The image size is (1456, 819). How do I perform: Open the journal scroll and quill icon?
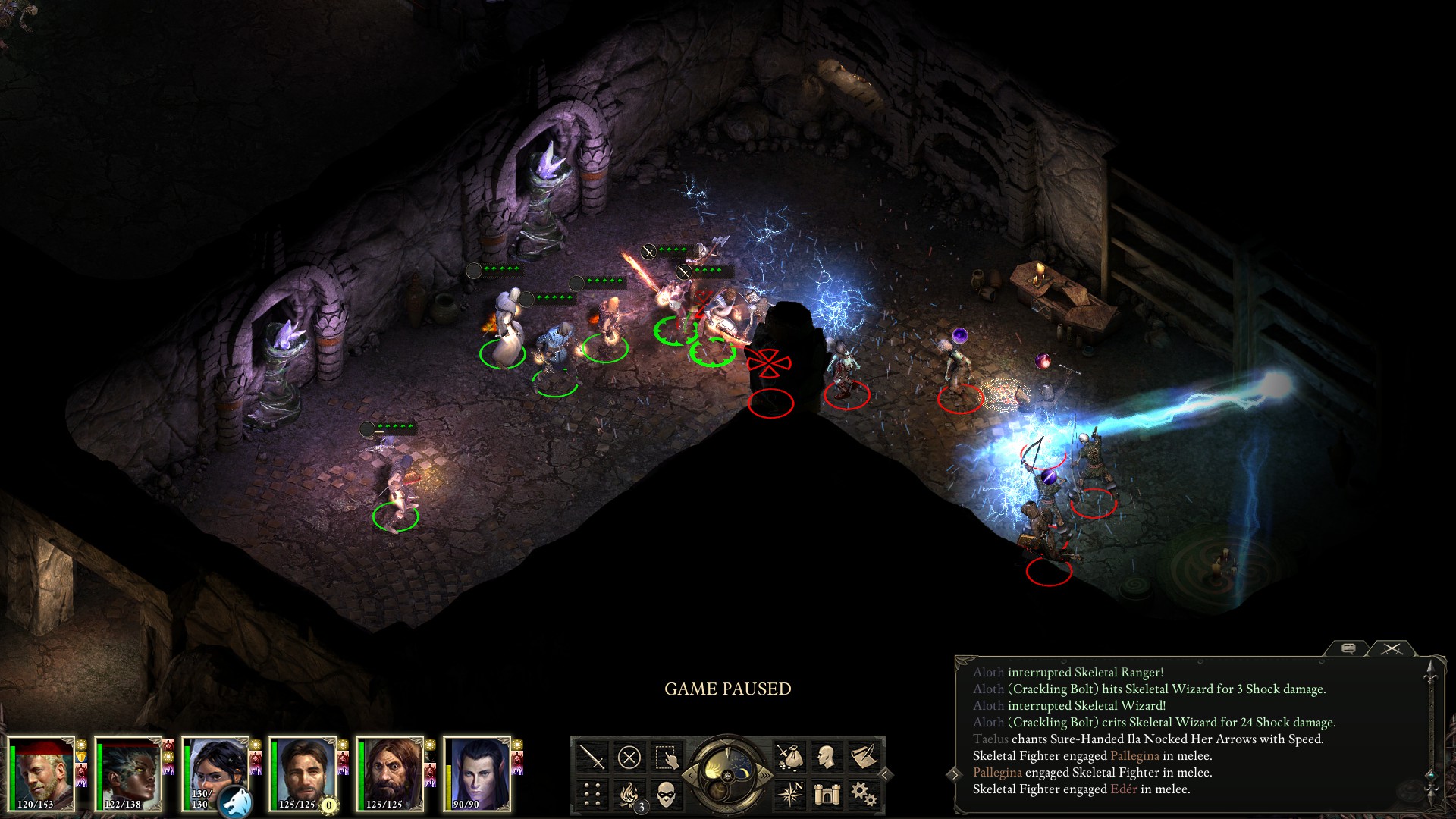(864, 757)
